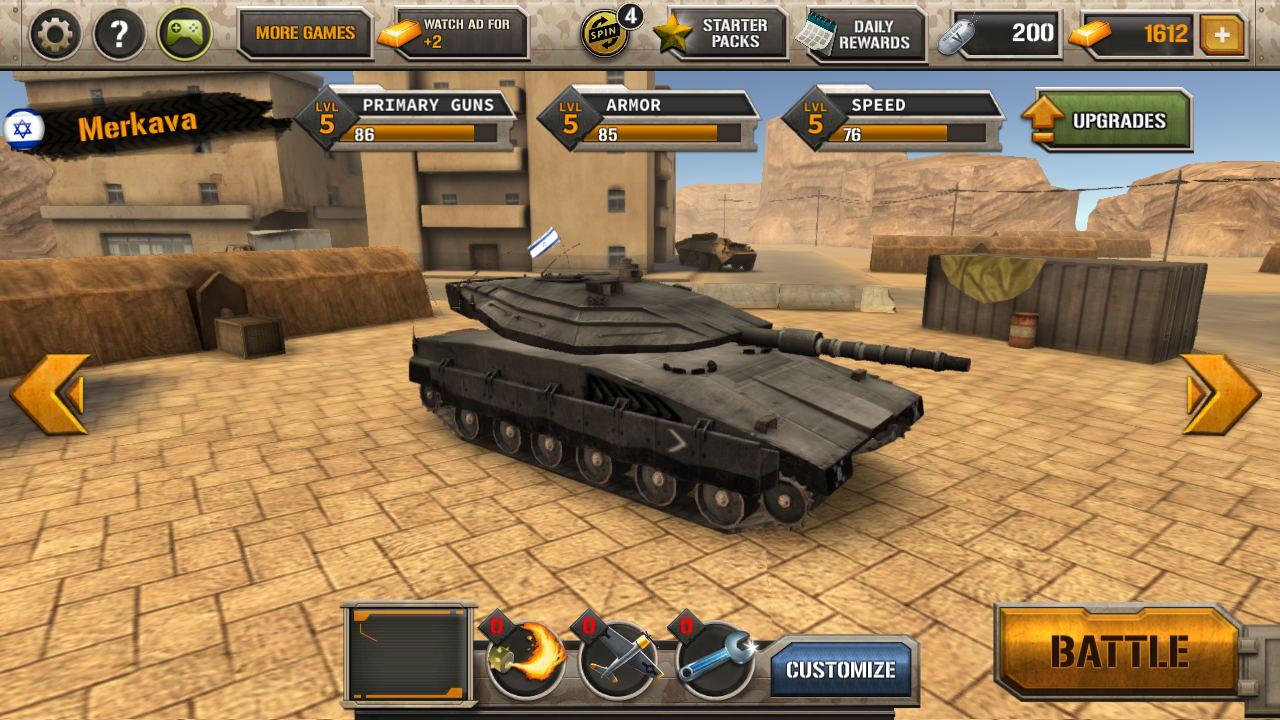Start the Battle
Image resolution: width=1280 pixels, height=720 pixels.
(1118, 652)
